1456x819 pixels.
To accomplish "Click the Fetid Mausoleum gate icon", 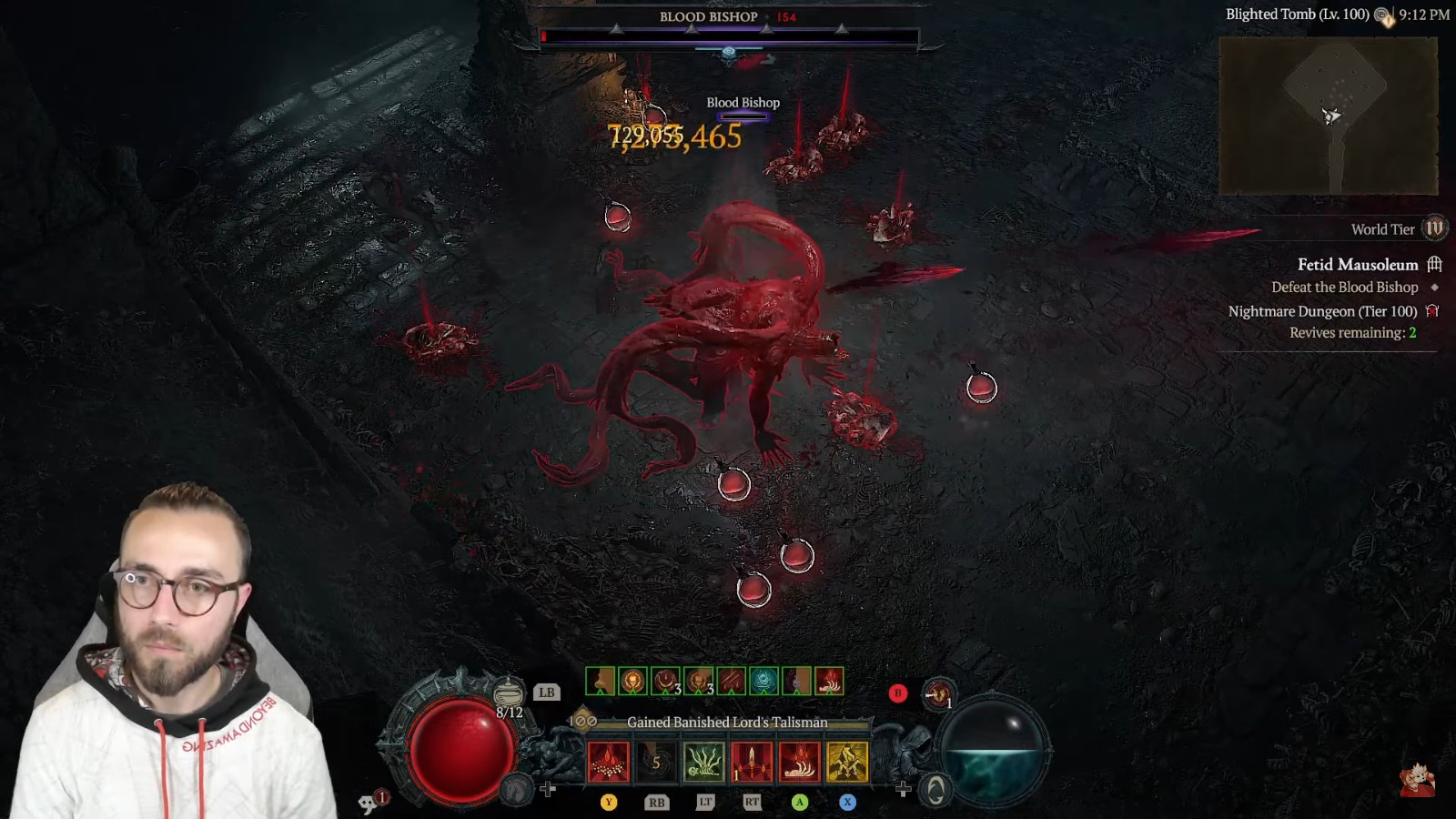I will pos(1434,265).
